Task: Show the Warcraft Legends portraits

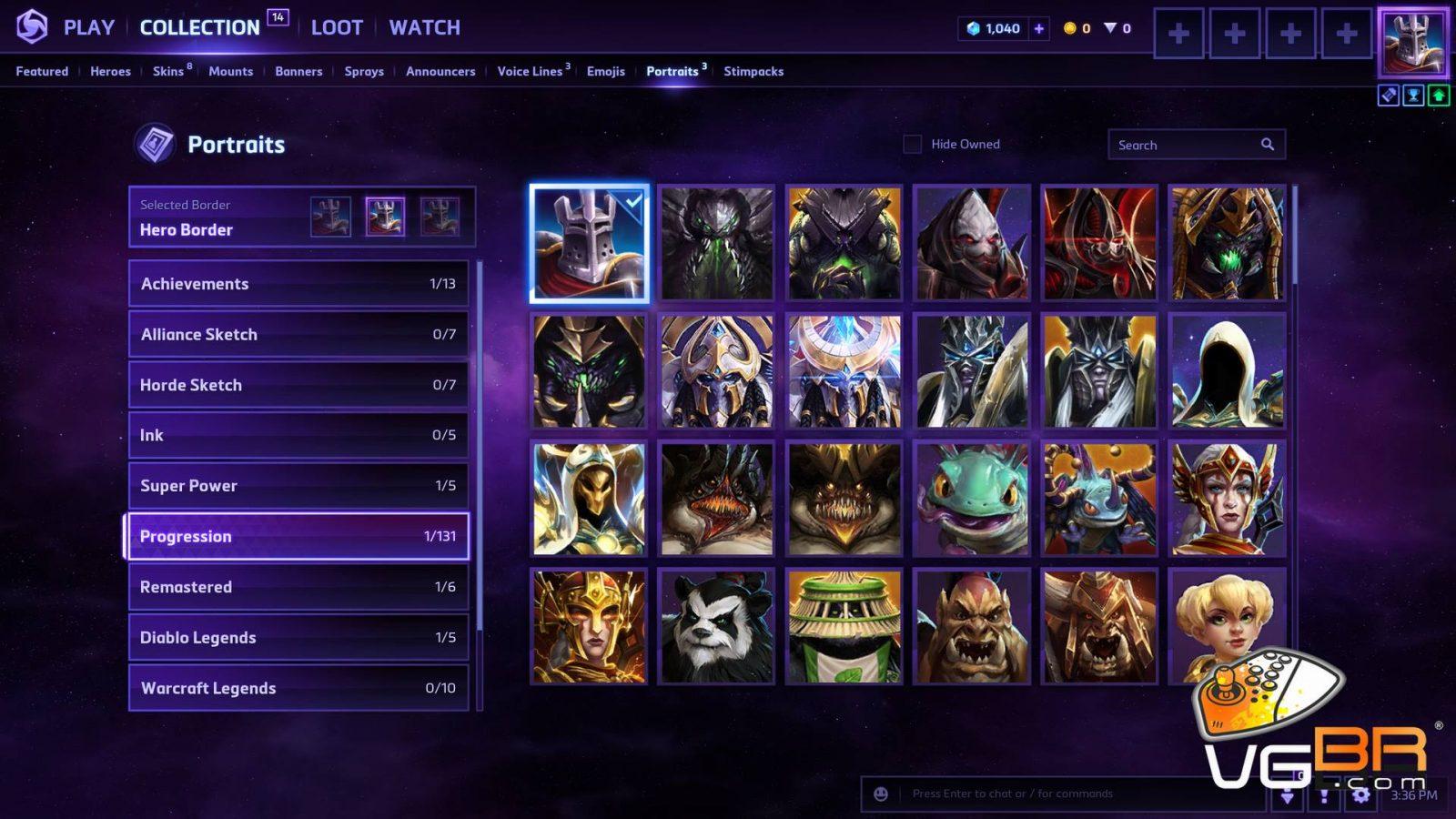Action: (x=298, y=688)
